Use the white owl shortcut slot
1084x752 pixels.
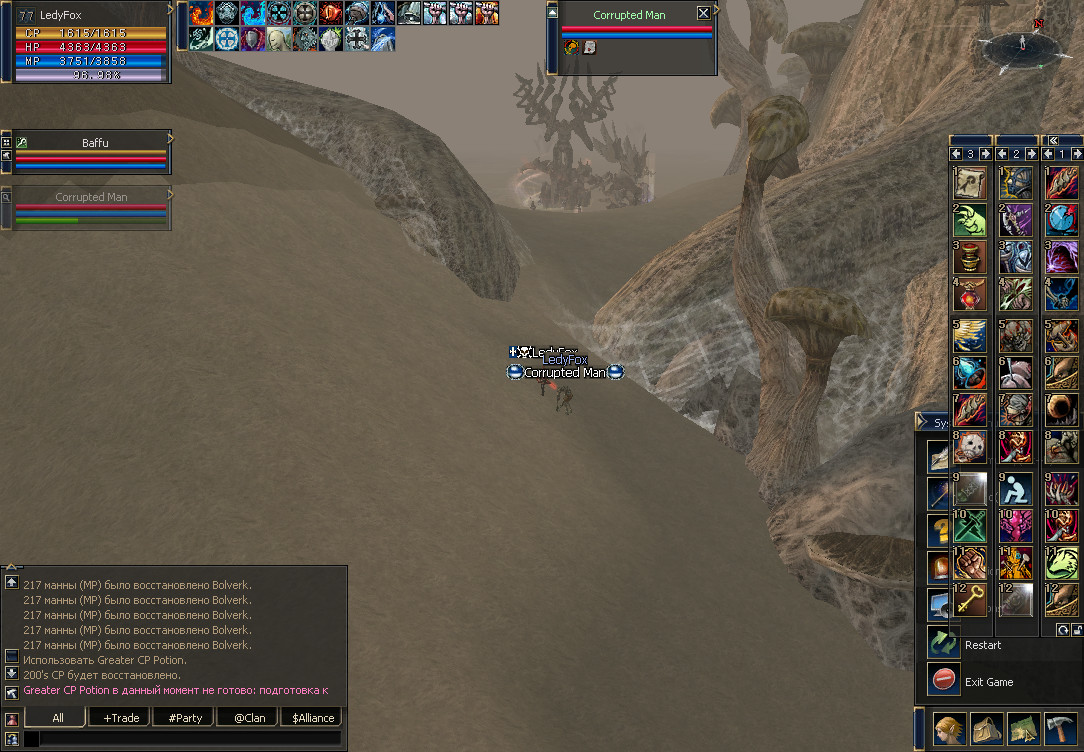970,448
